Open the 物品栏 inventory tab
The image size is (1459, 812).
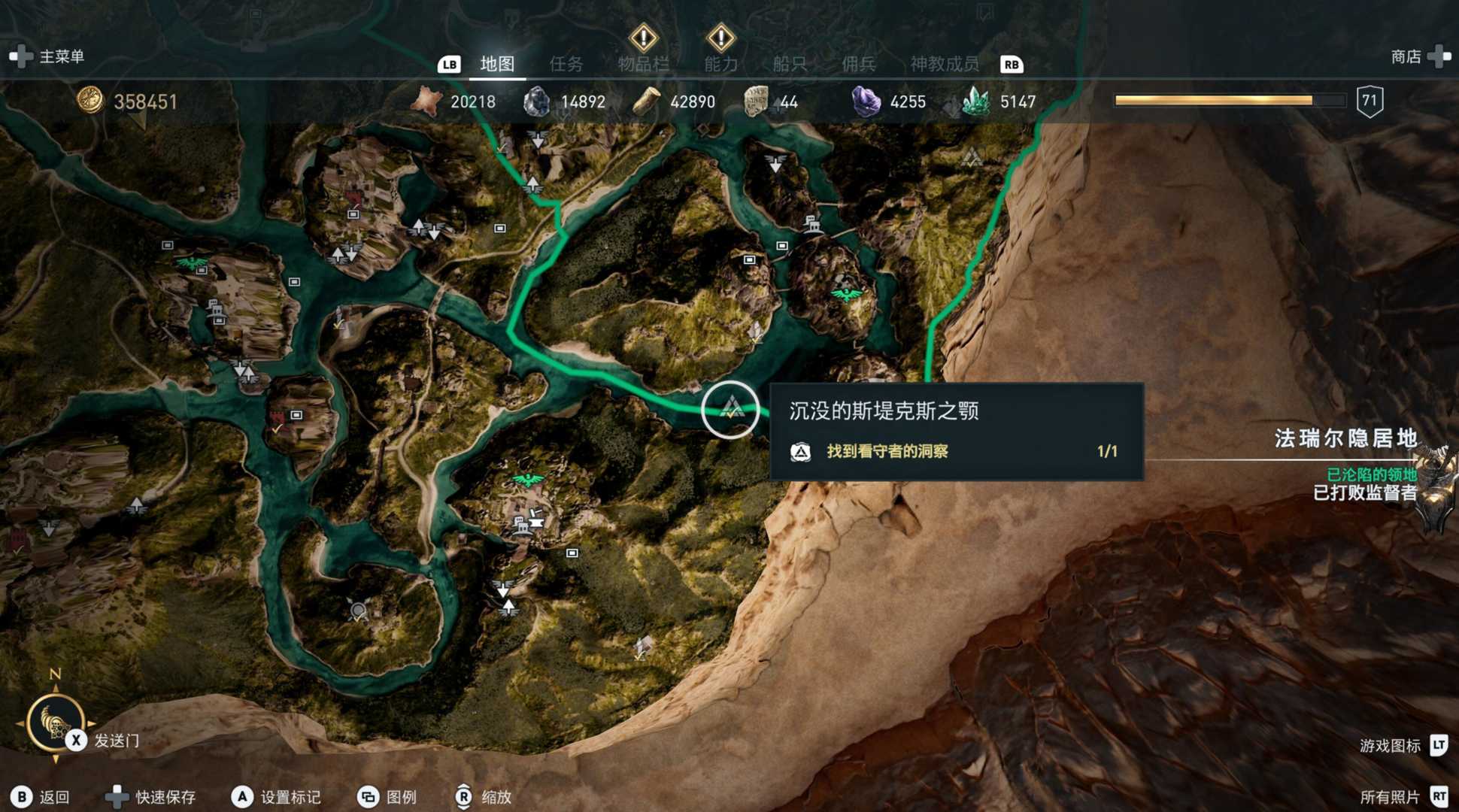(643, 64)
